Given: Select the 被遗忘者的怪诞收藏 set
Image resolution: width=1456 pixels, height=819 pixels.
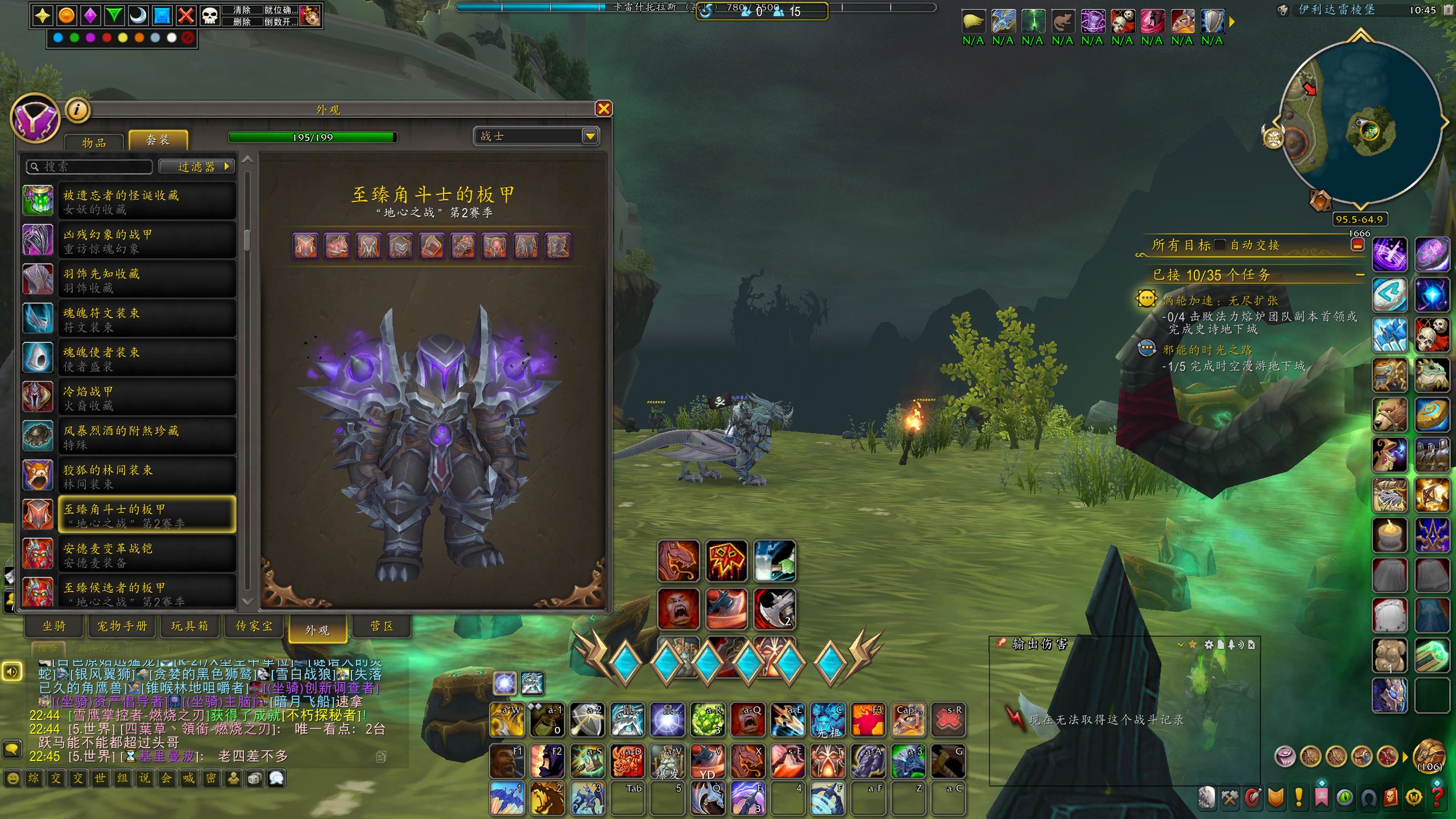Looking at the screenshot, I should point(147,201).
